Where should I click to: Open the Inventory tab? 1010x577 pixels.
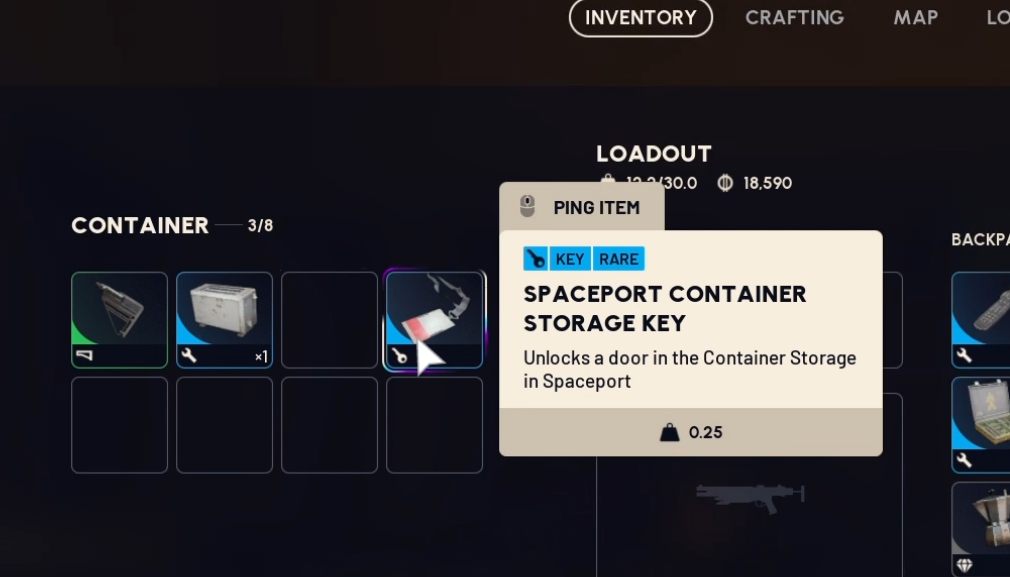coord(640,18)
